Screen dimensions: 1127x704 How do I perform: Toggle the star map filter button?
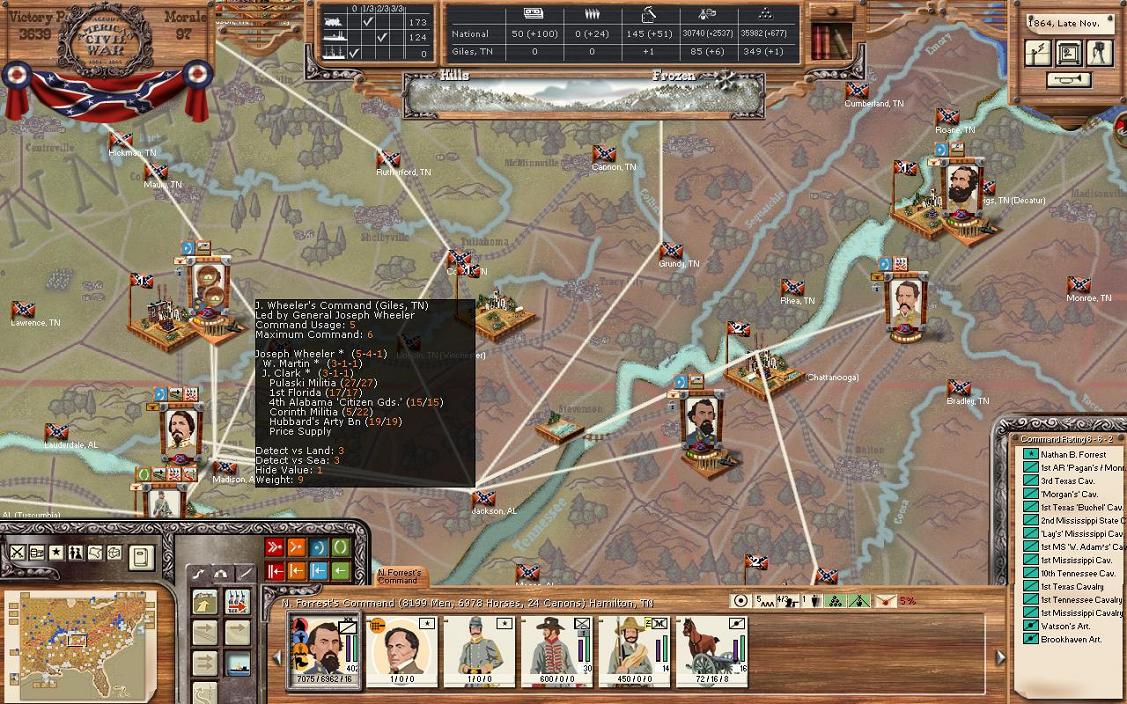pos(56,552)
